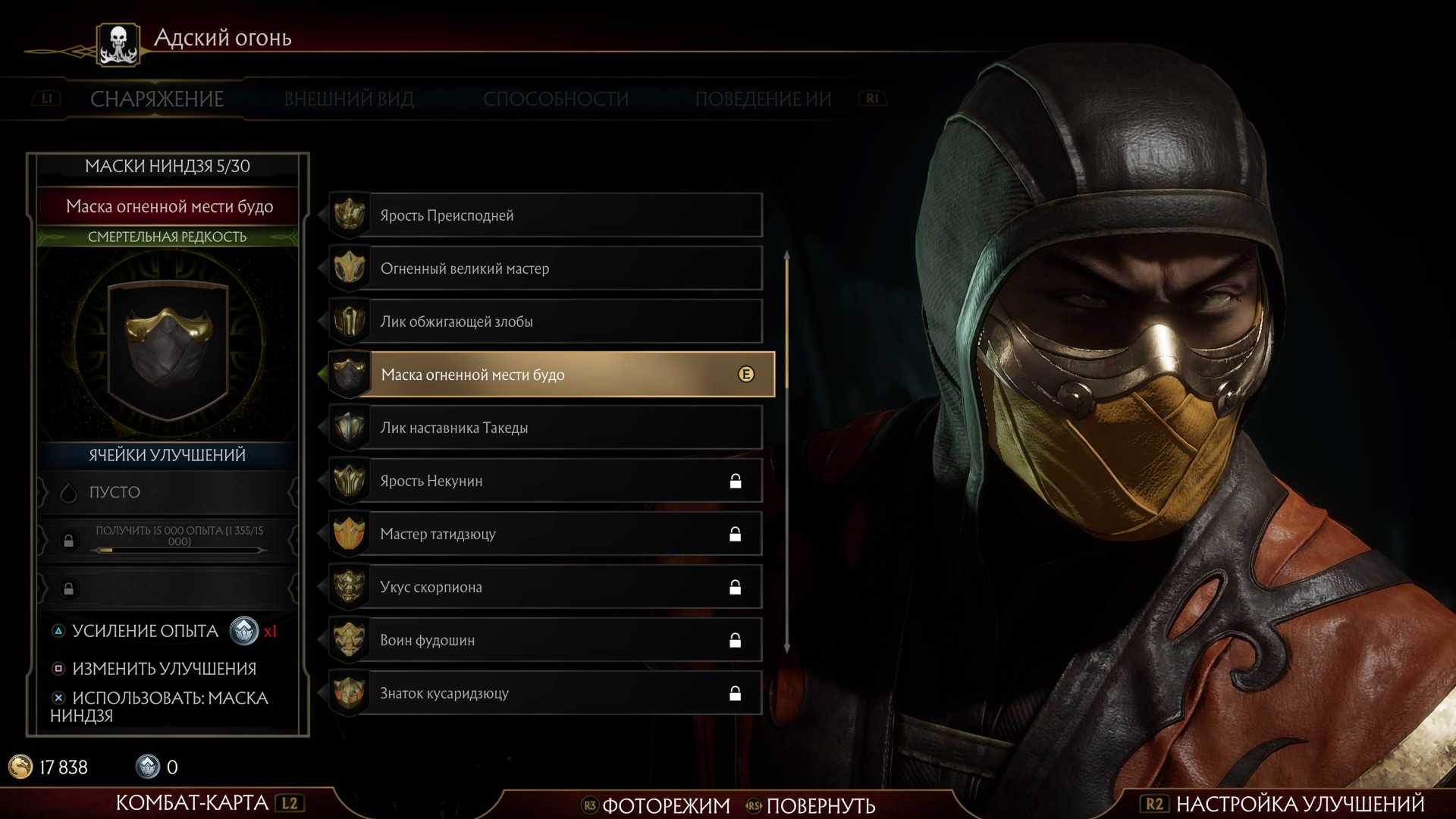Choose the Огненный великий мастер mask

click(546, 268)
